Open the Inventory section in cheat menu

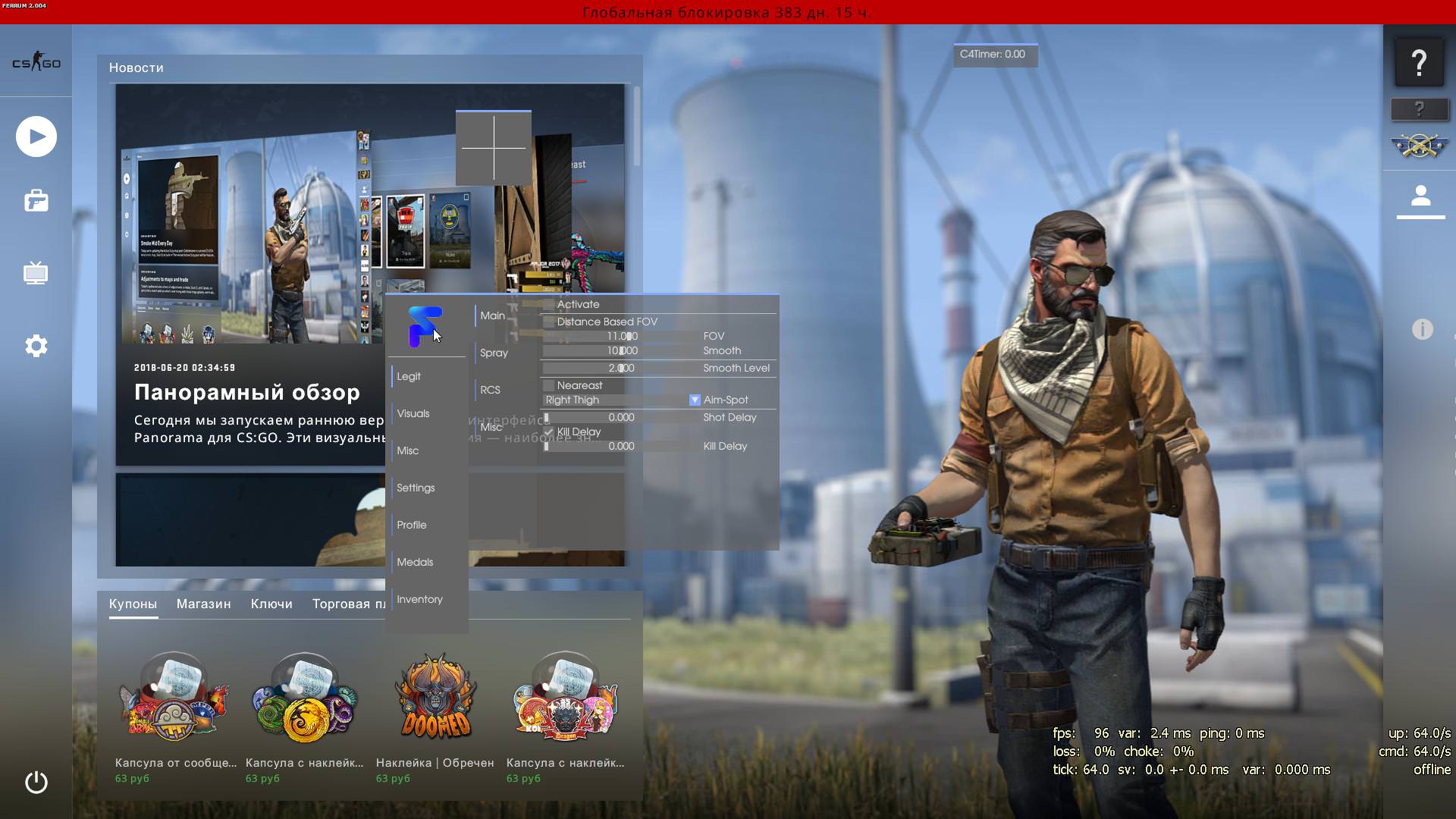(419, 599)
